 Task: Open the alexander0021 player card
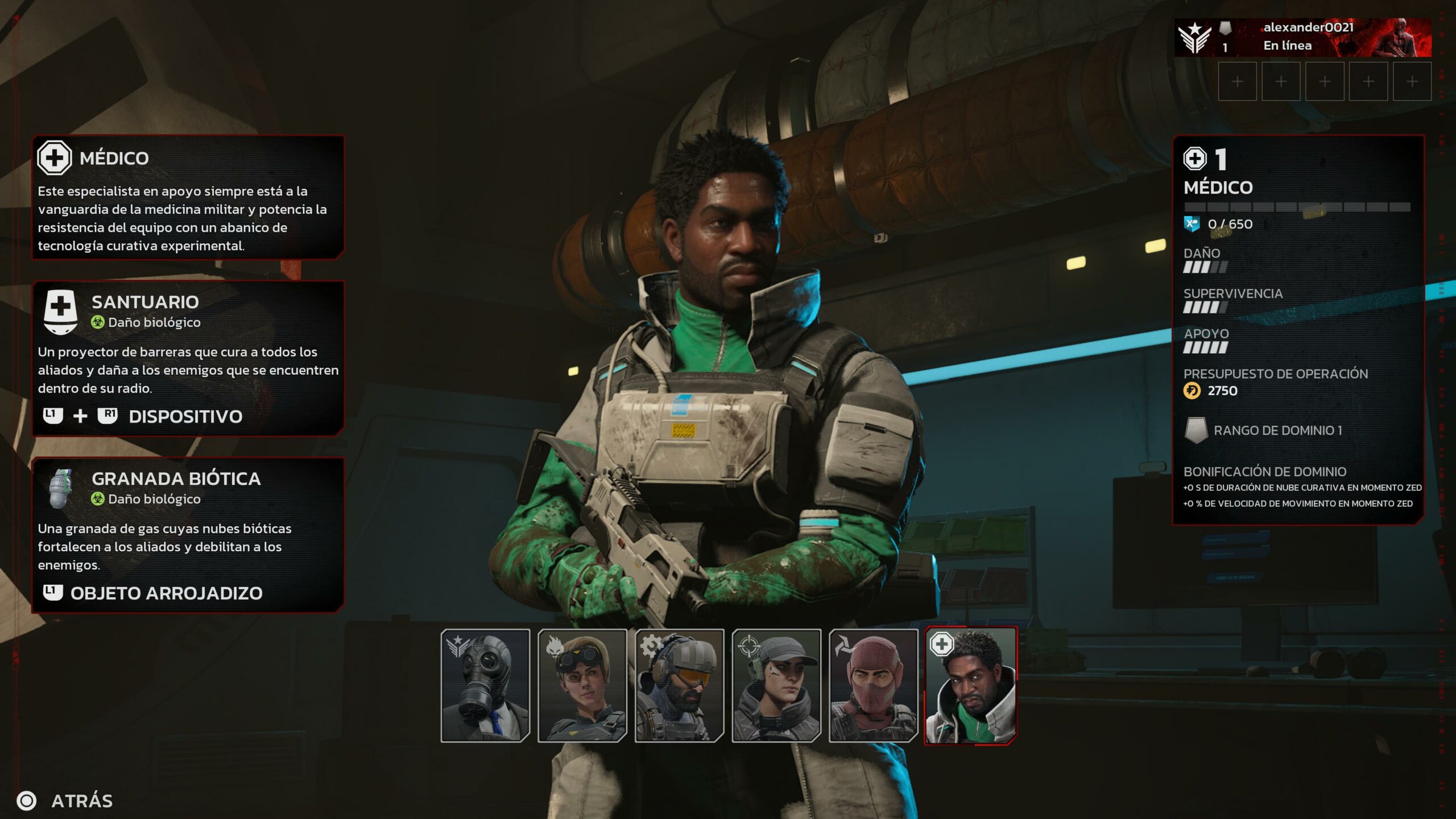[1302, 37]
